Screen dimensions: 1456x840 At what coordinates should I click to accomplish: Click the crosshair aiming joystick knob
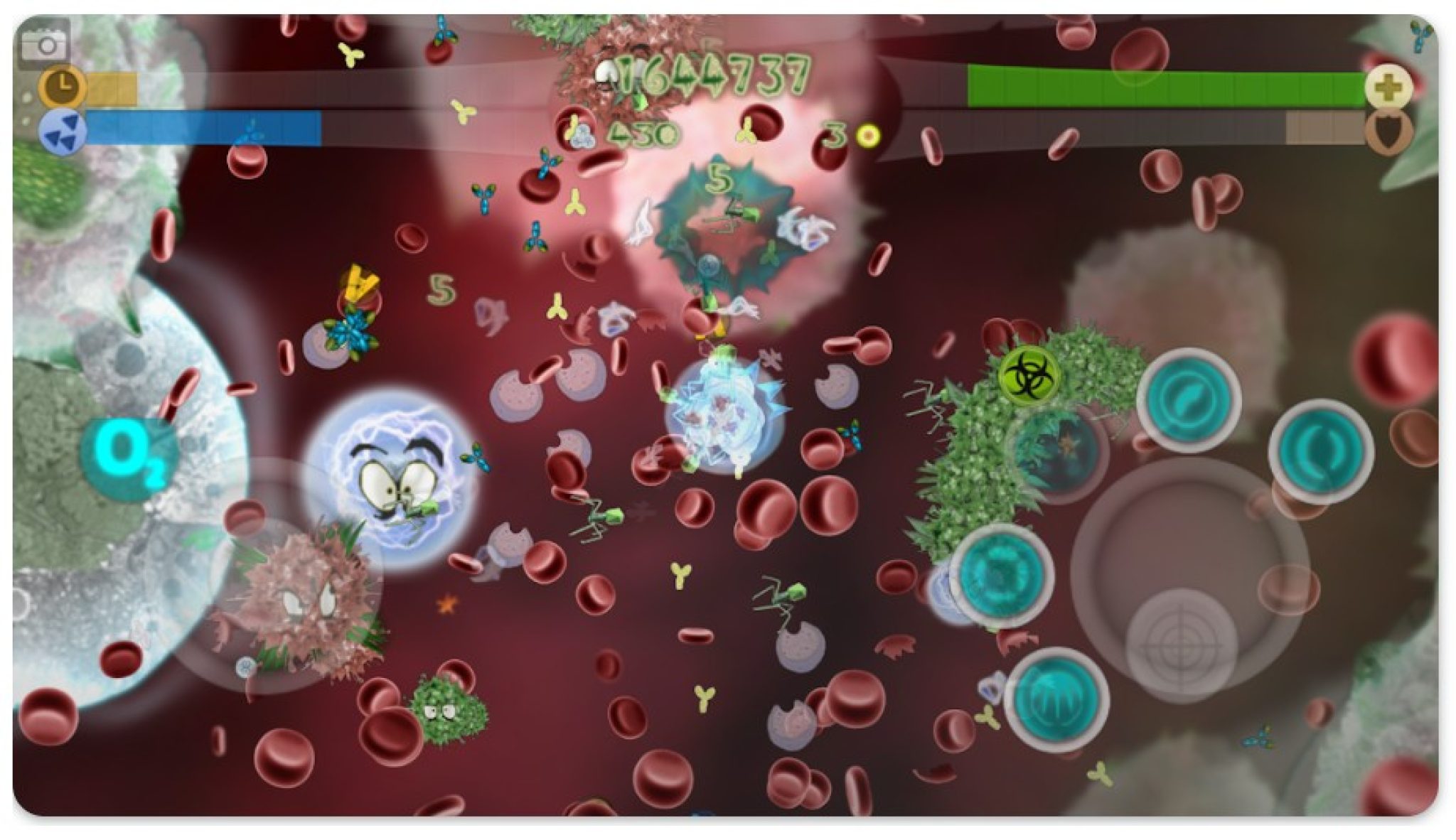(x=1181, y=645)
